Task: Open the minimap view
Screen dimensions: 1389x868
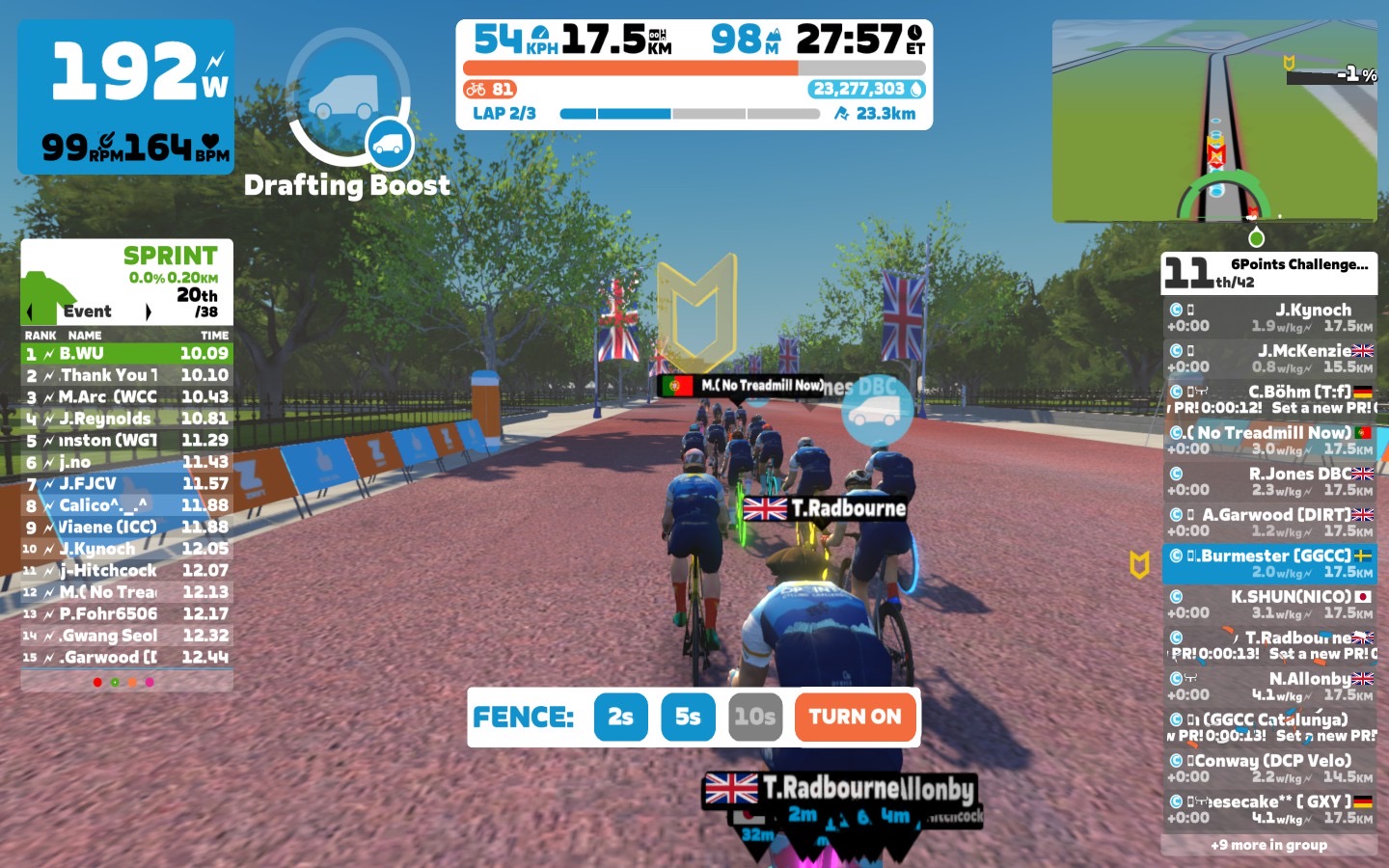Action: click(1214, 121)
